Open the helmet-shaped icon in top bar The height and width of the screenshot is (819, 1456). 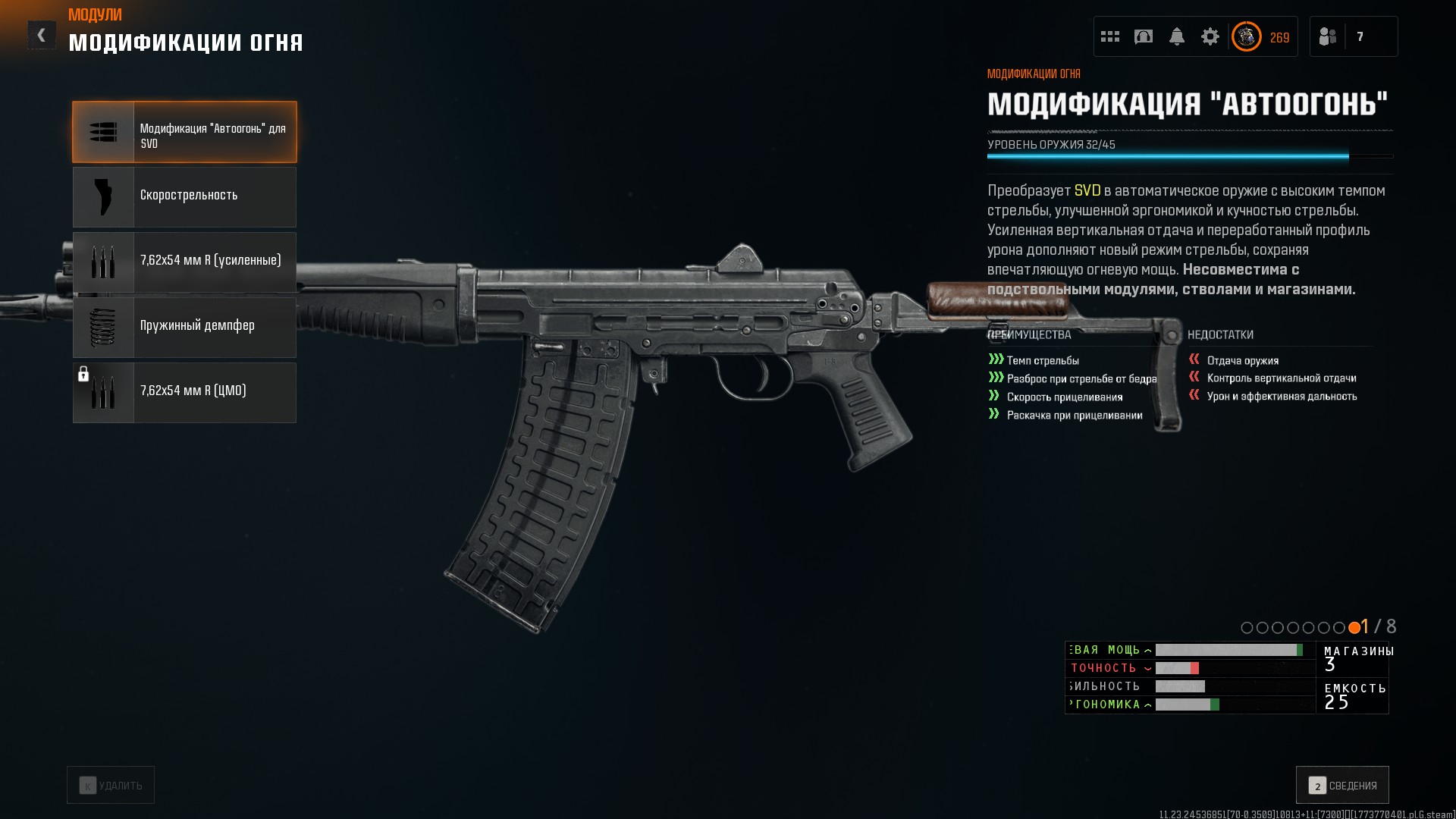pos(1144,36)
